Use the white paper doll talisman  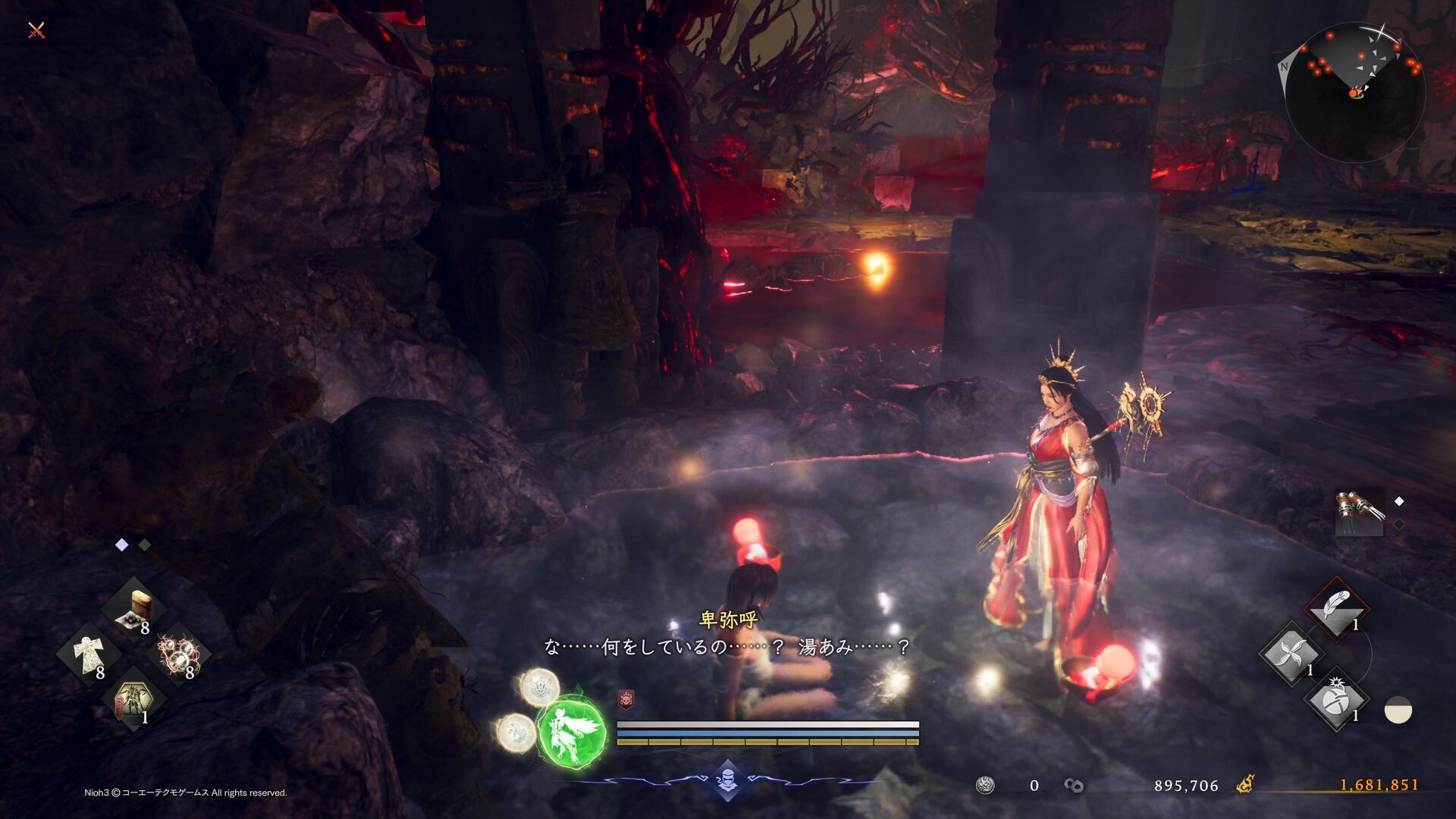(88, 653)
